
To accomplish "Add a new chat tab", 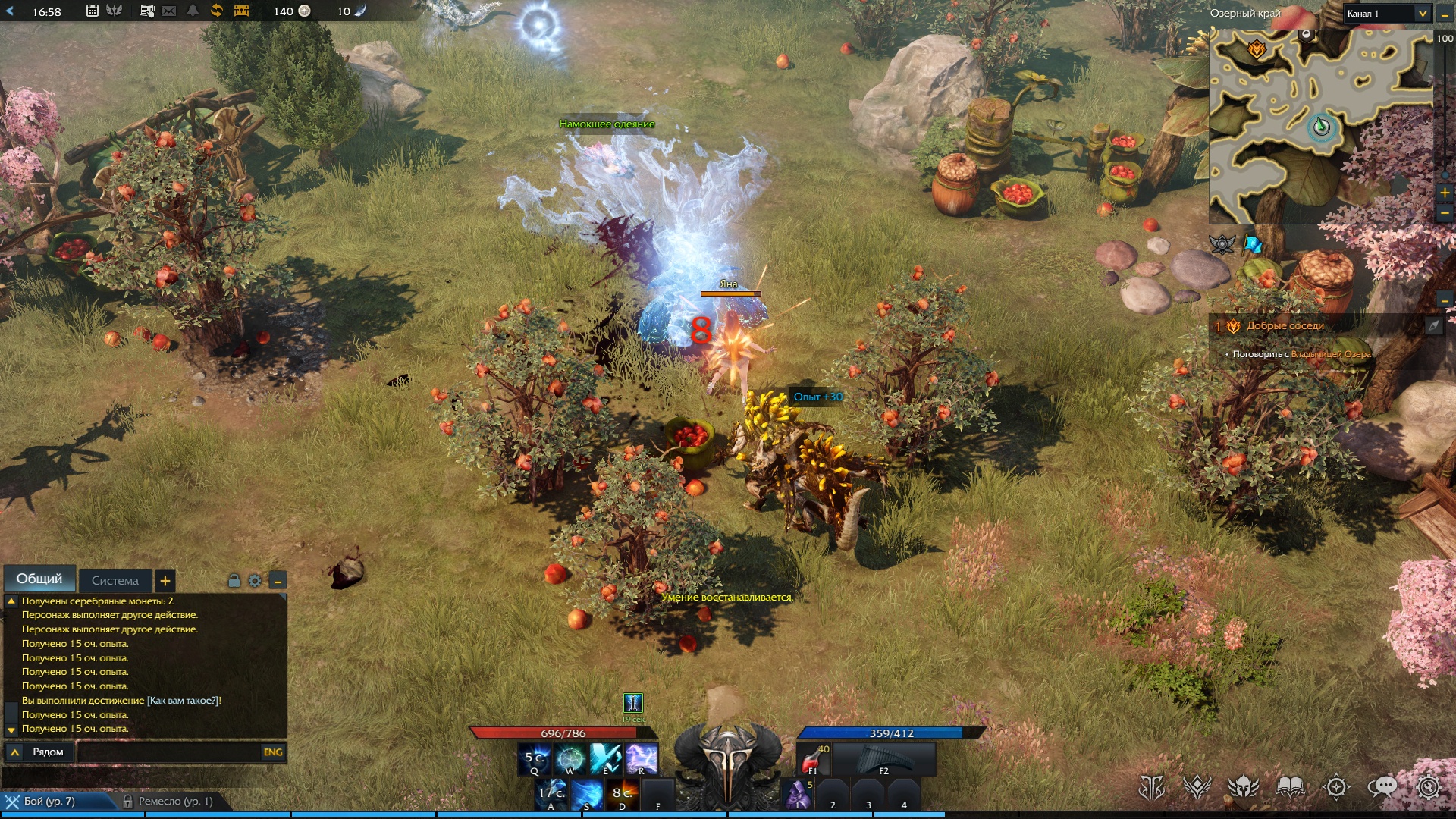I will [165, 581].
